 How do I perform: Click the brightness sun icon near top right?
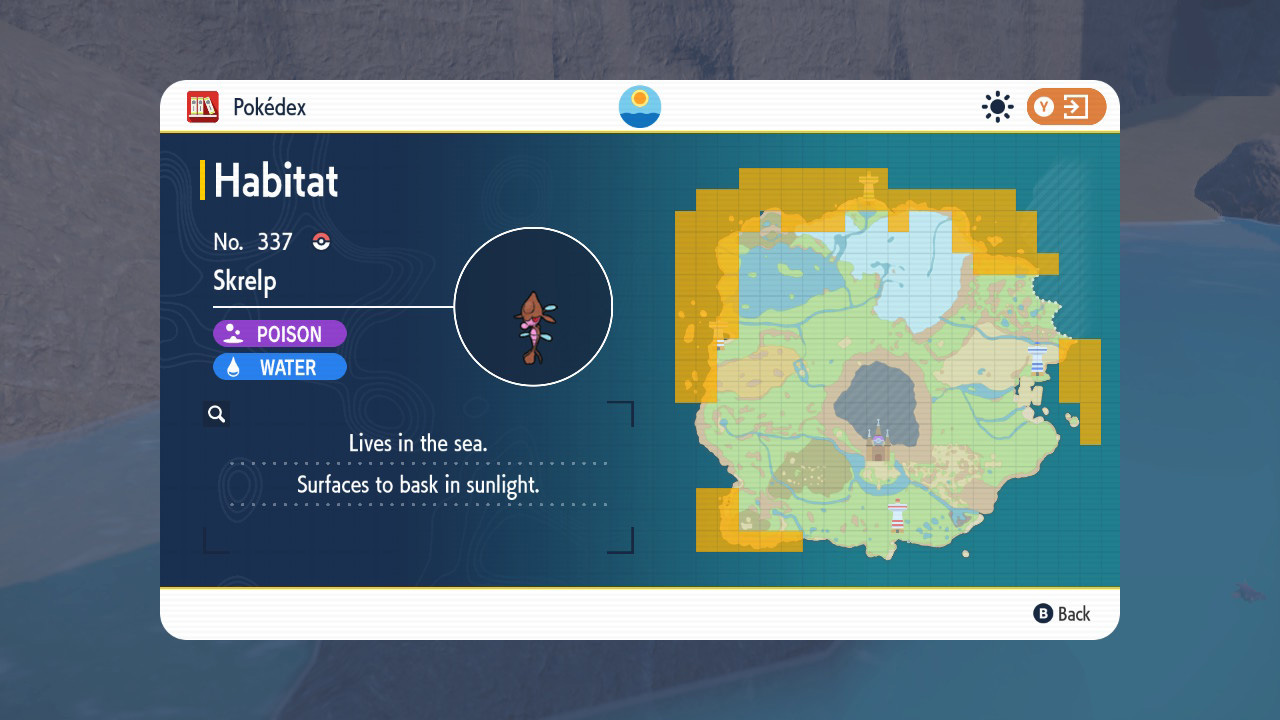click(x=997, y=107)
